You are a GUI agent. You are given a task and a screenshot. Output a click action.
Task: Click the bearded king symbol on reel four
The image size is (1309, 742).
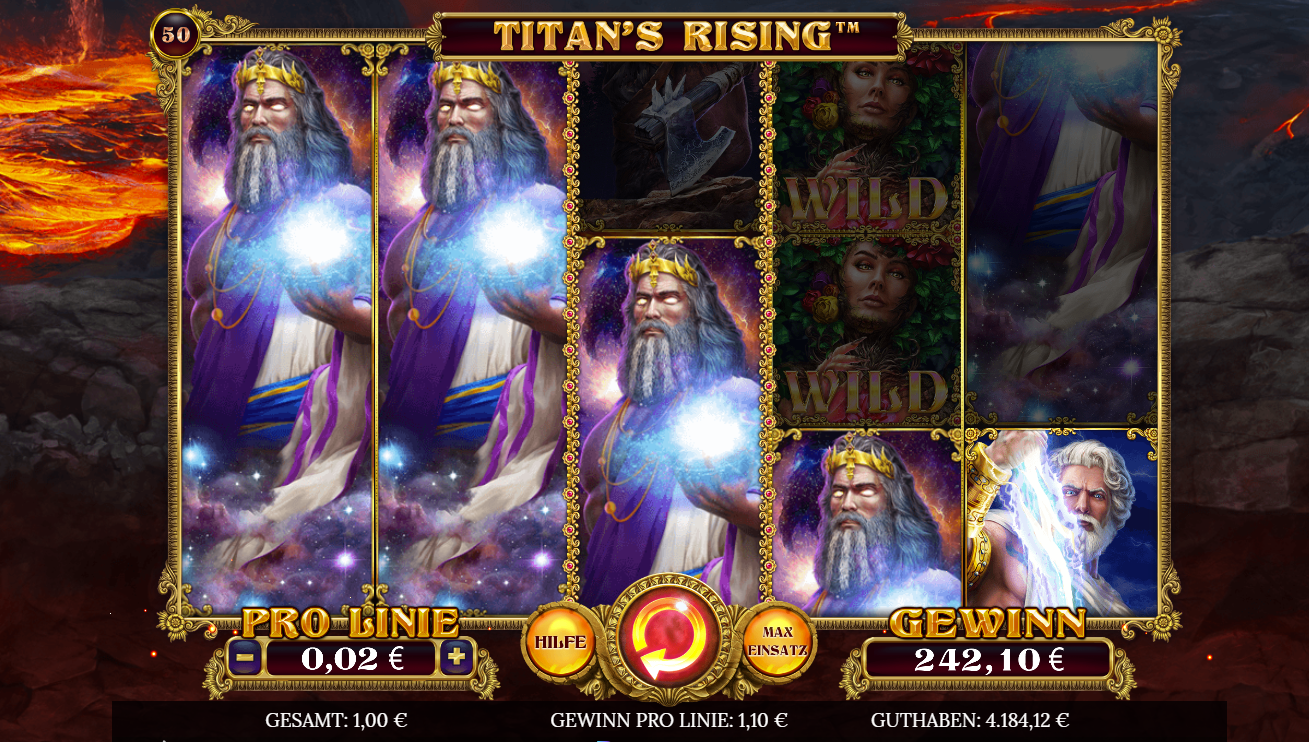[869, 510]
